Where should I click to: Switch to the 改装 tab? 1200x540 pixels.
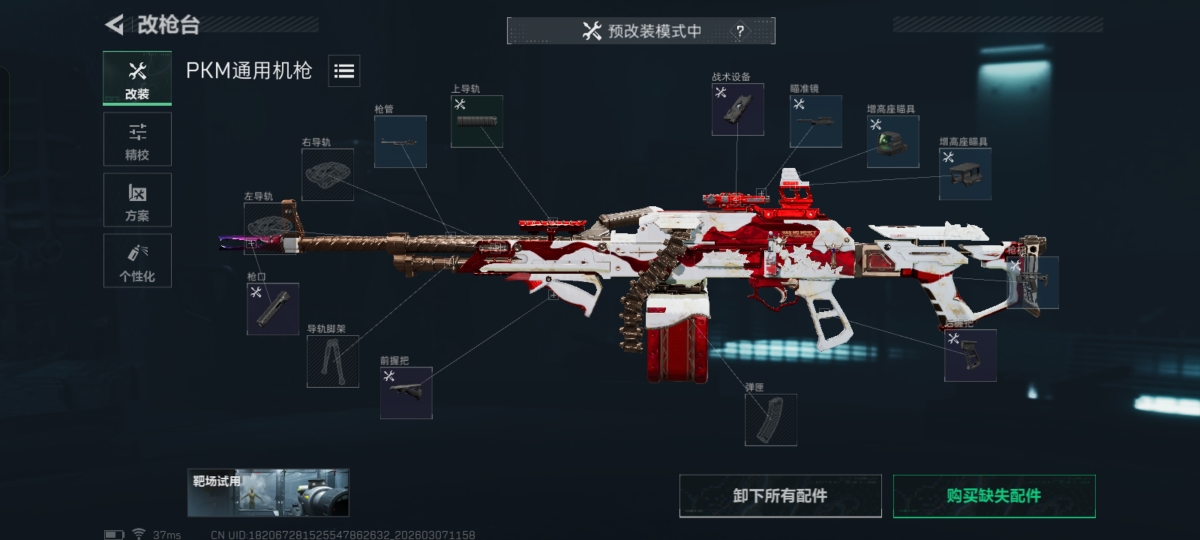pos(137,78)
